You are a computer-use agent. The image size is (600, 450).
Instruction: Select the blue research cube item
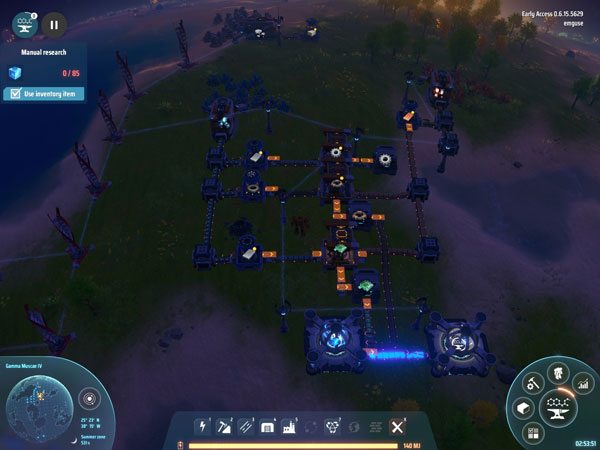coord(15,72)
